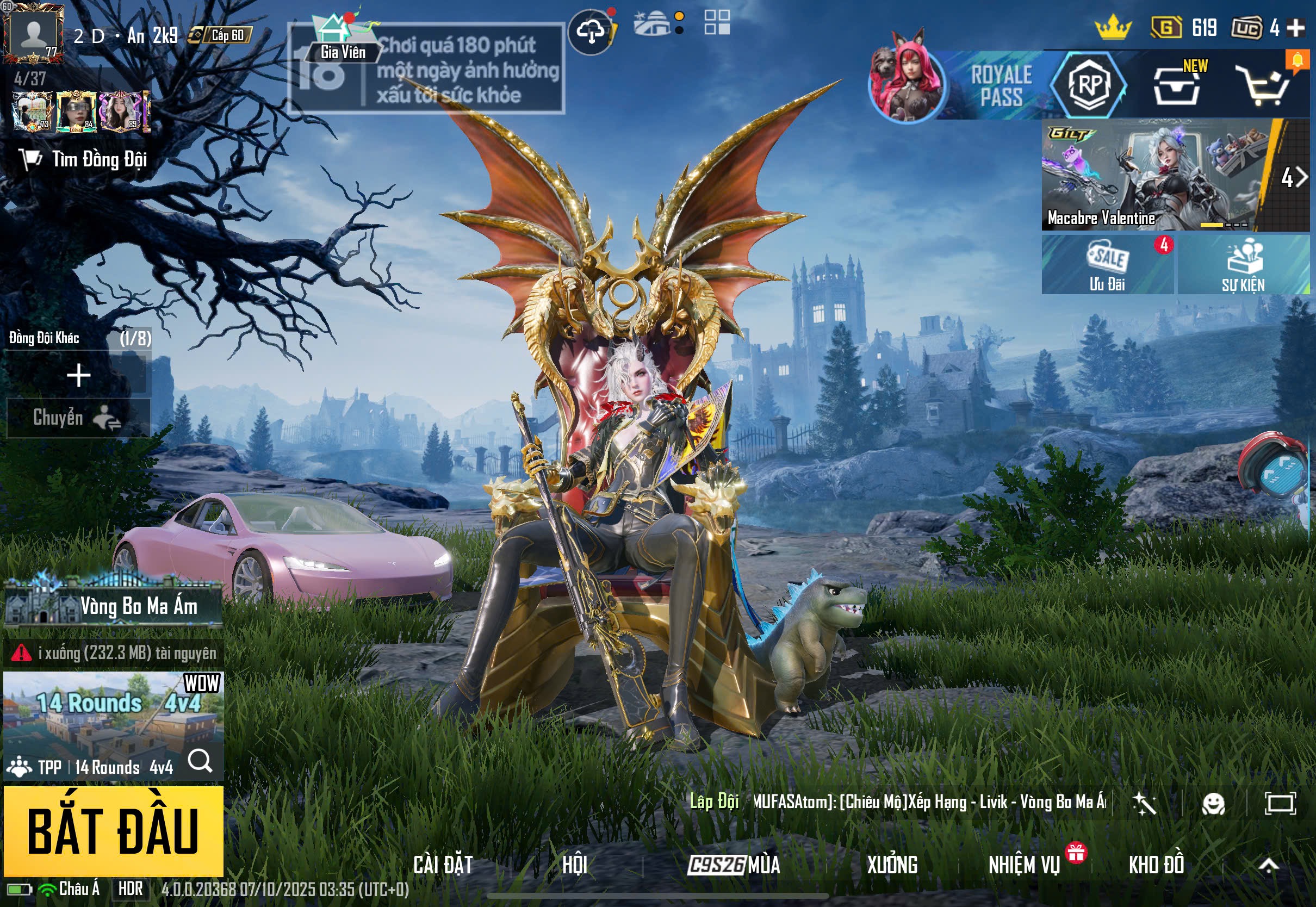Viewport: 1316px width, 907px height.
Task: Open the XƯỞNG workshop
Action: pos(891,865)
